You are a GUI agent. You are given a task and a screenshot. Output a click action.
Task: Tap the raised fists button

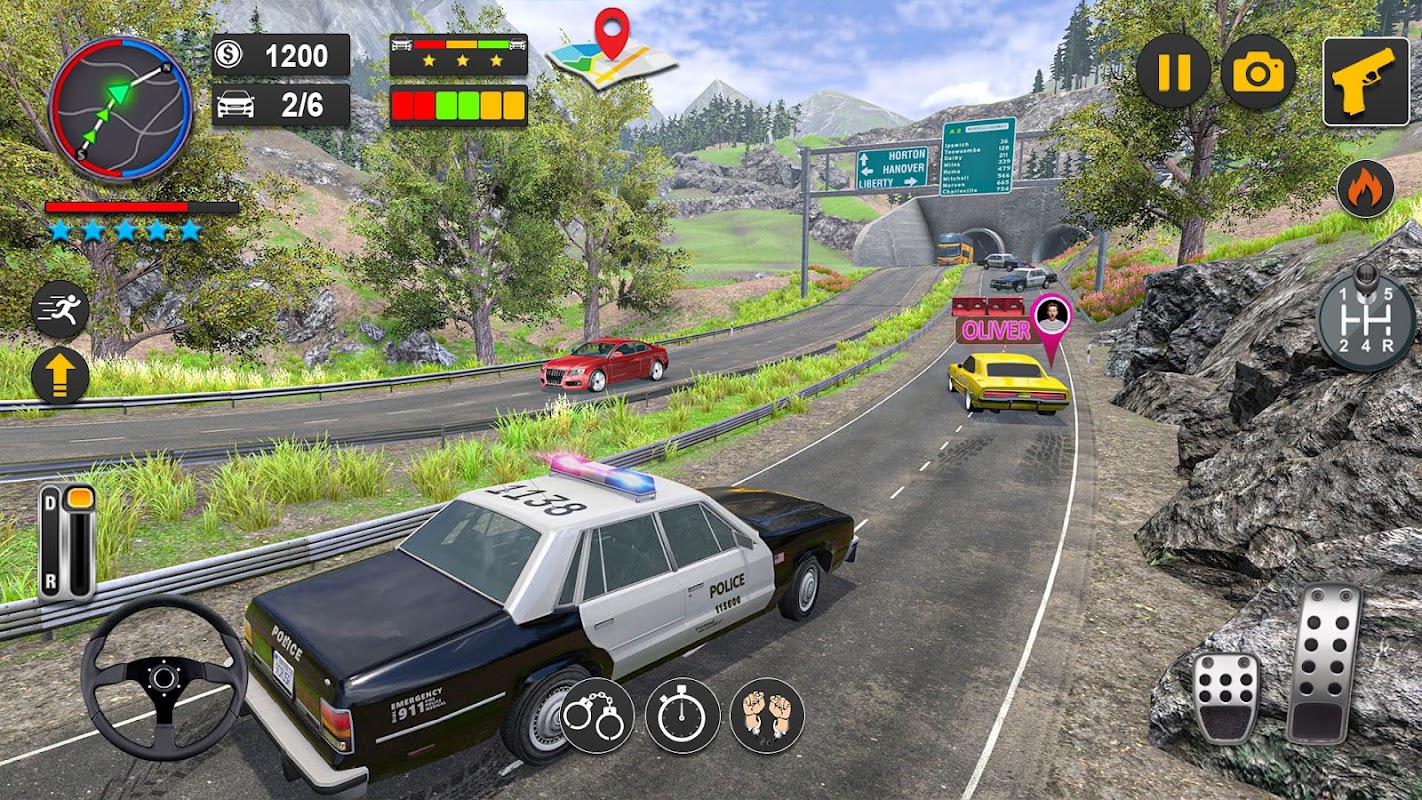click(x=767, y=716)
